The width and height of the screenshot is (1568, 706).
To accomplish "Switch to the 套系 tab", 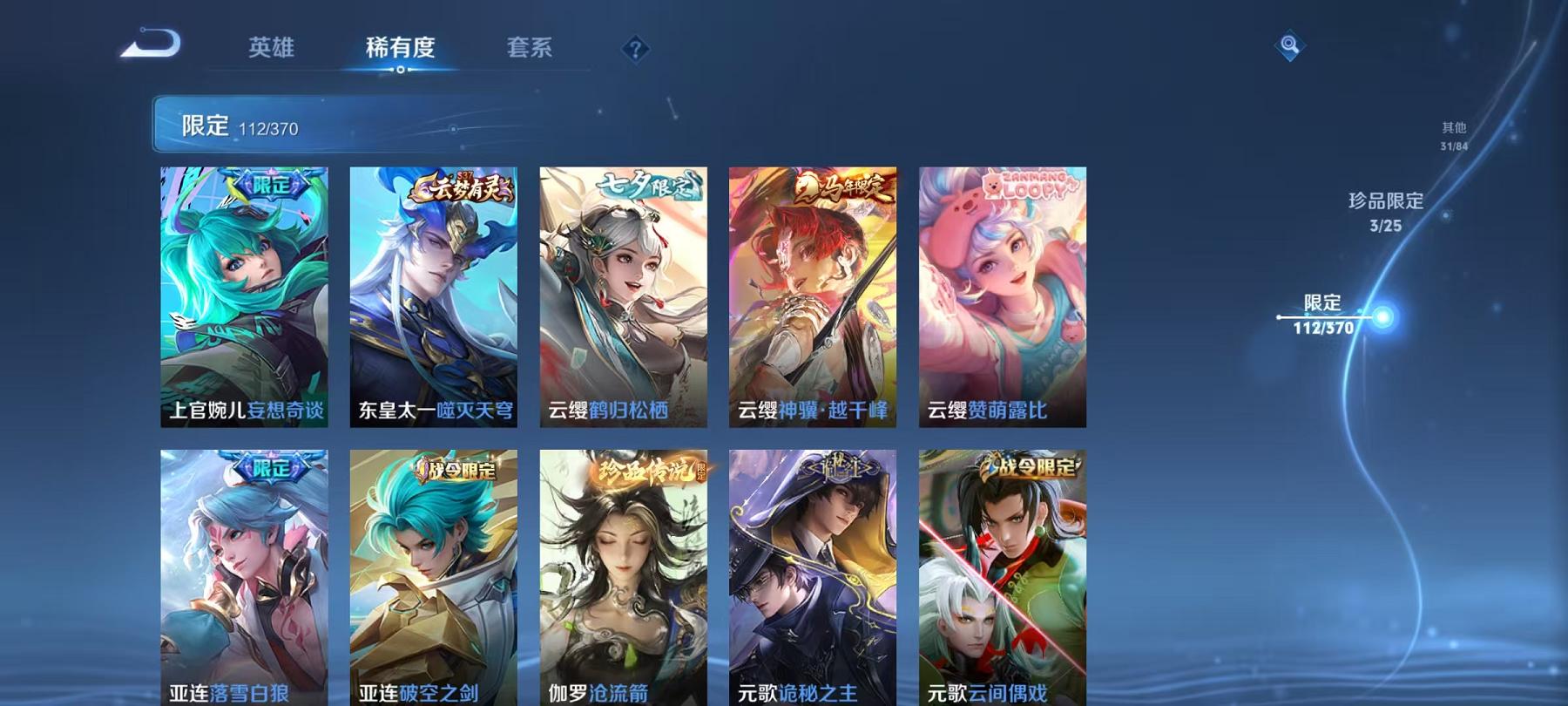I will (531, 50).
